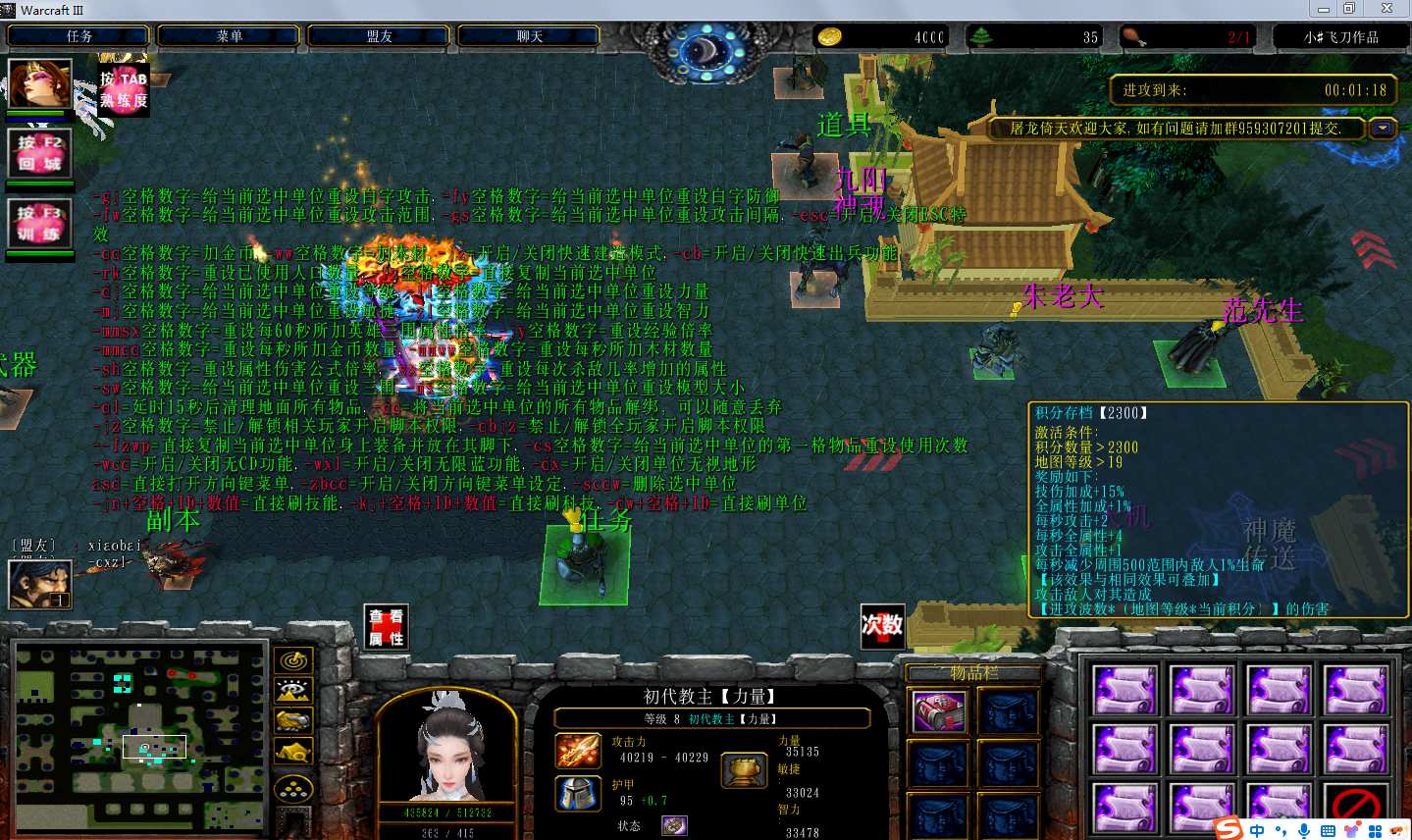Toggle the minimap terrain display button

tap(293, 692)
